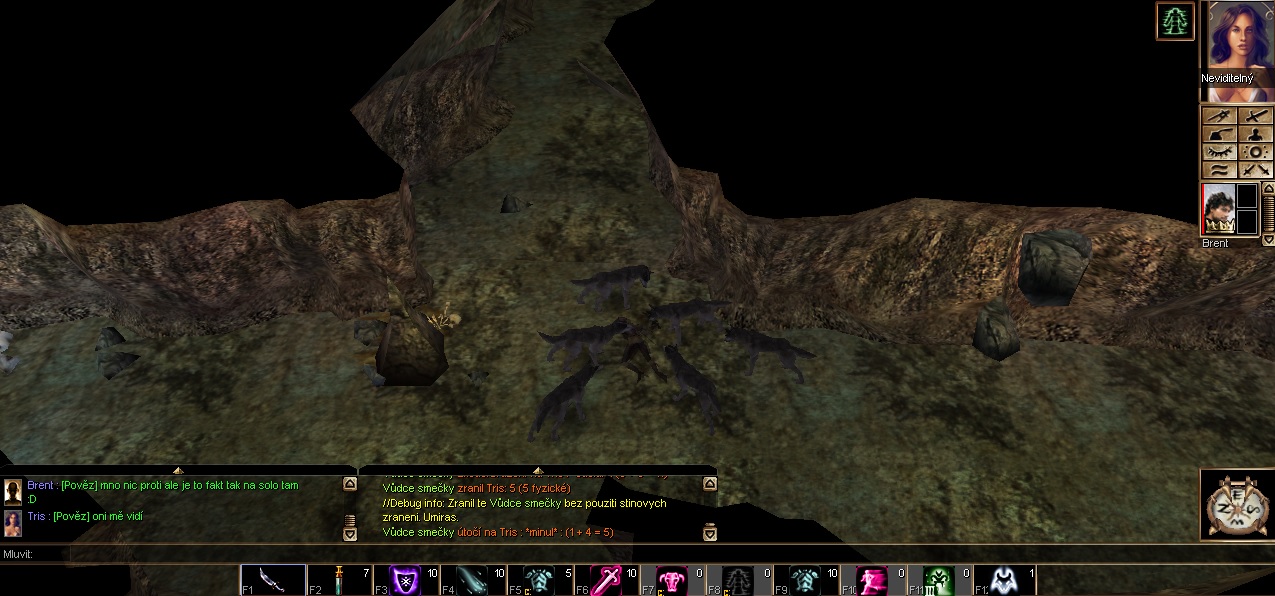Use the potion vial in slot F2
Image resolution: width=1275 pixels, height=596 pixels.
tap(340, 580)
